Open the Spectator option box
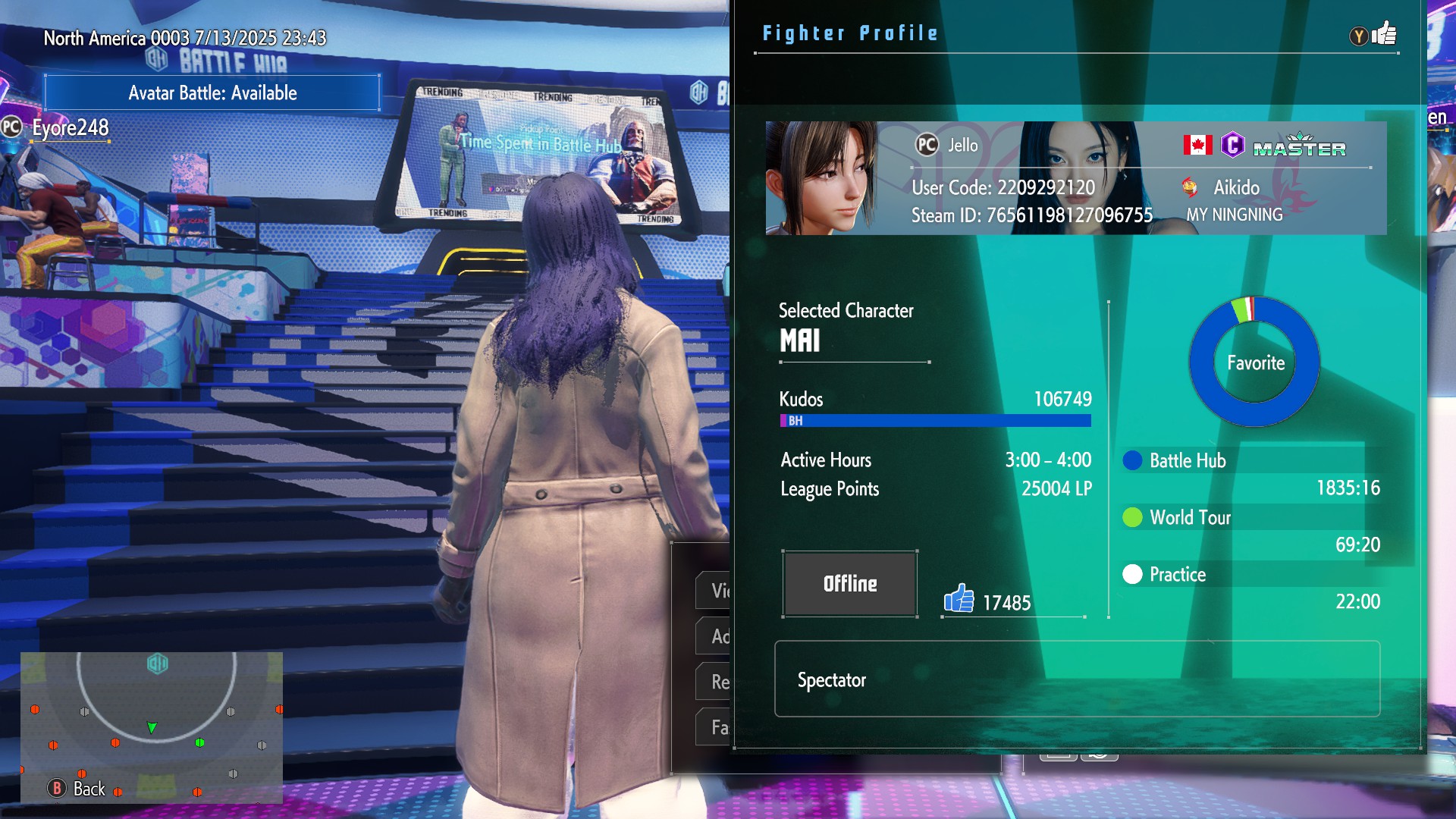Image resolution: width=1456 pixels, height=819 pixels. click(1077, 679)
